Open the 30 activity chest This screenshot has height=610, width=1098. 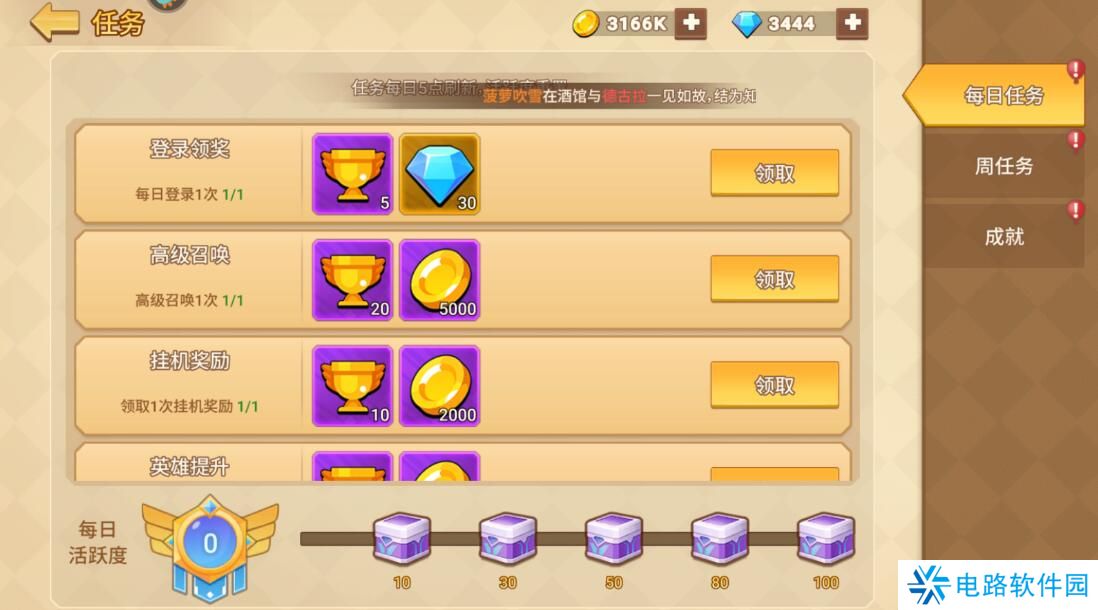[507, 541]
